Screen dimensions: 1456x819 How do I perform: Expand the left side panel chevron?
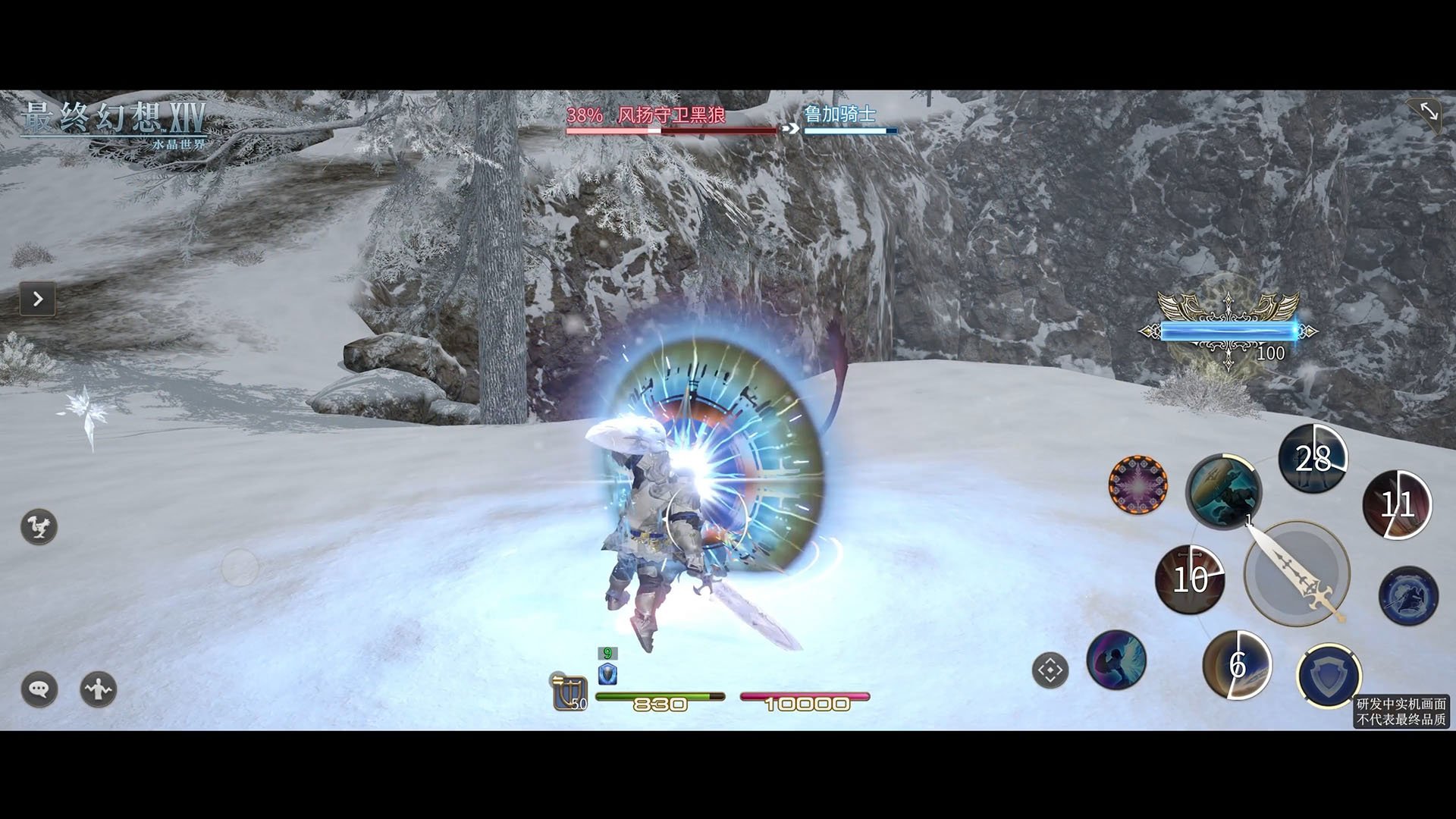point(36,299)
